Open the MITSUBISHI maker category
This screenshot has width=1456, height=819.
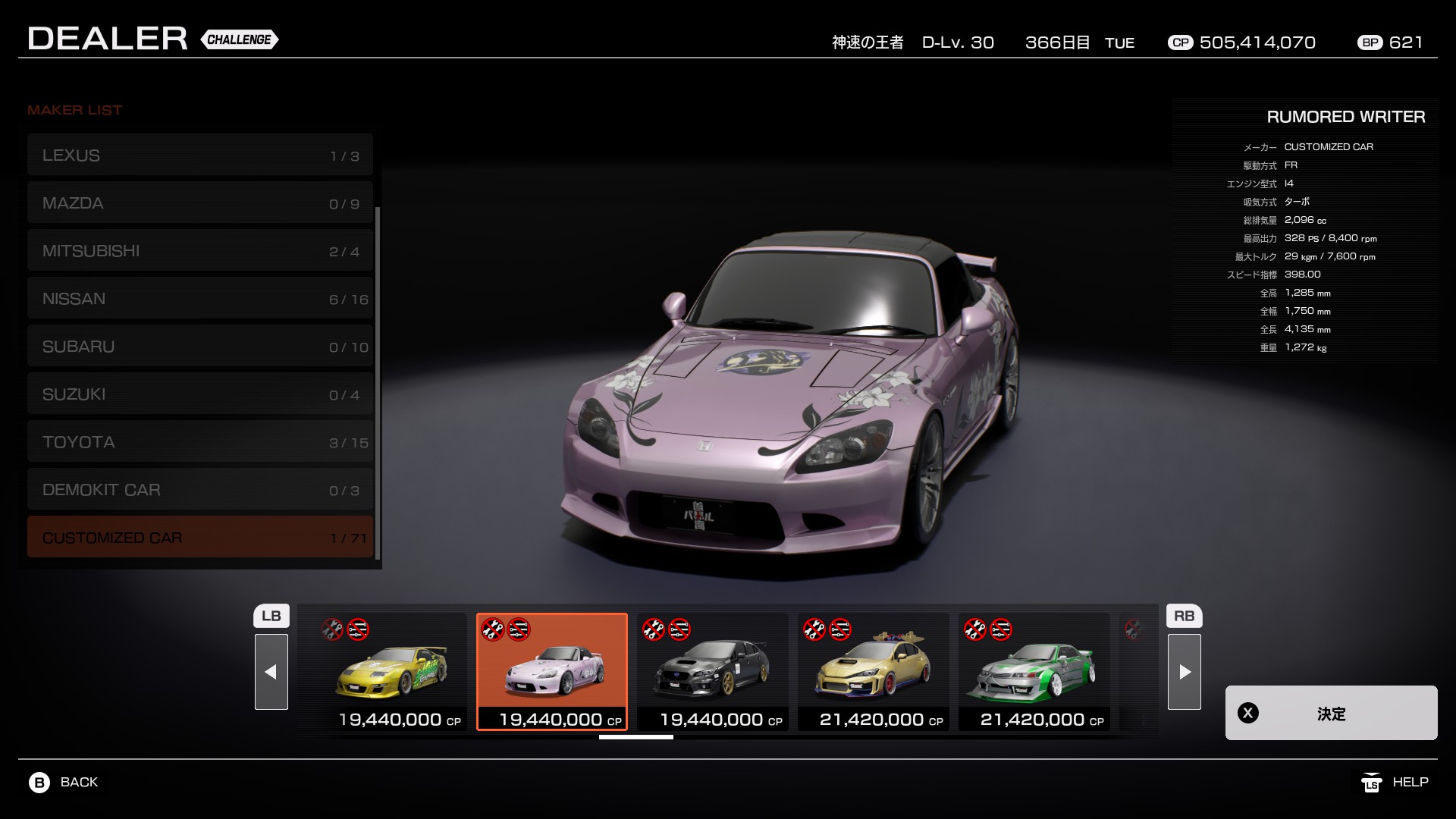[x=199, y=251]
